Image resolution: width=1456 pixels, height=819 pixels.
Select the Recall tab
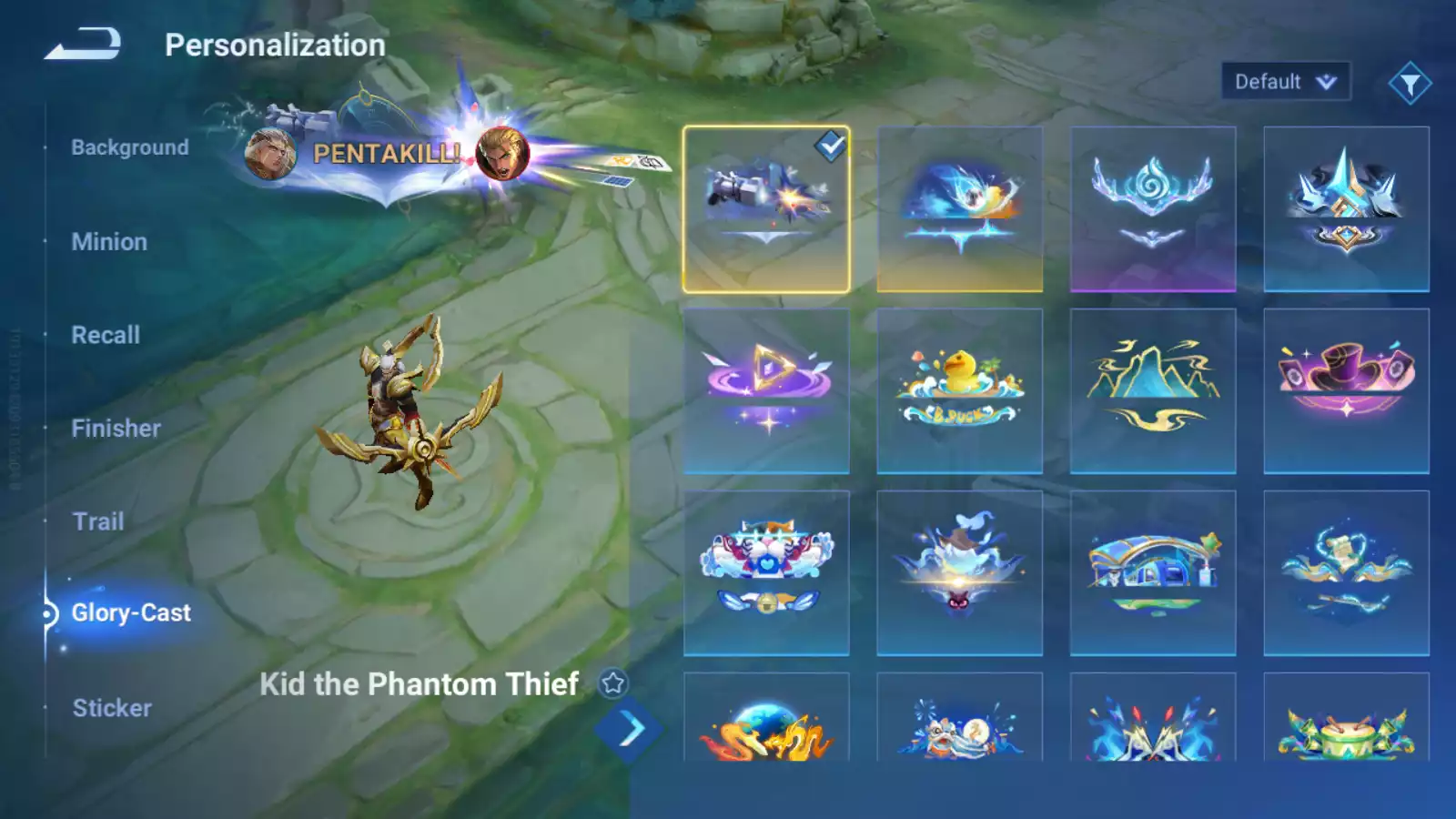point(106,335)
